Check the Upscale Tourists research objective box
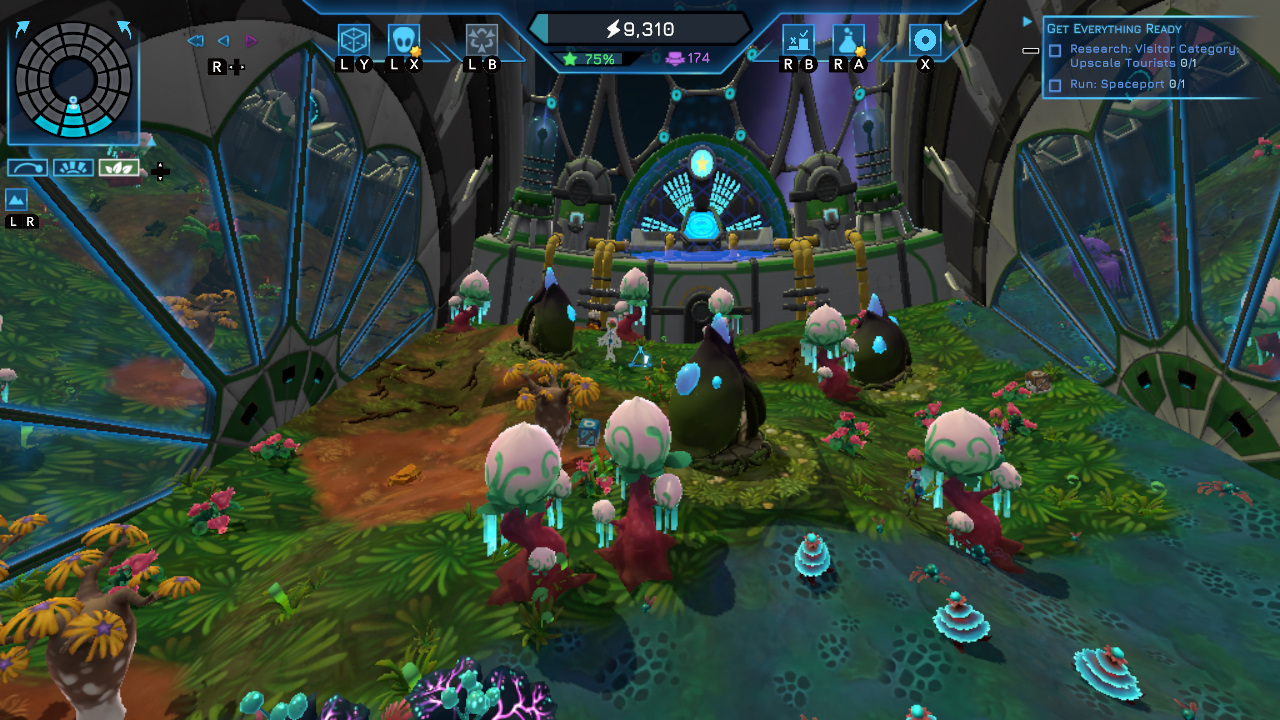 (x=1054, y=50)
